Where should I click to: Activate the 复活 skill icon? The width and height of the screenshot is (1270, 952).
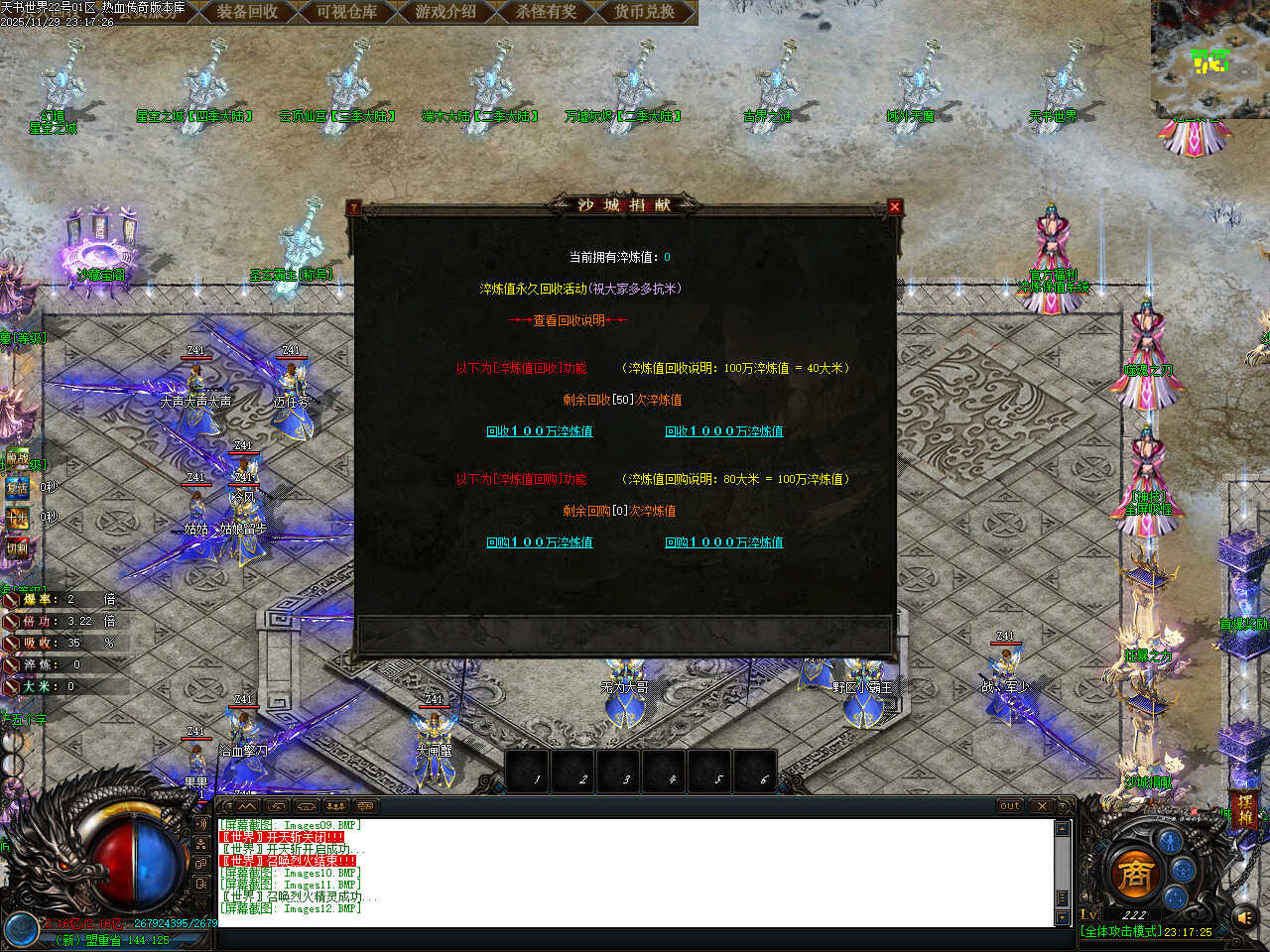[x=17, y=488]
